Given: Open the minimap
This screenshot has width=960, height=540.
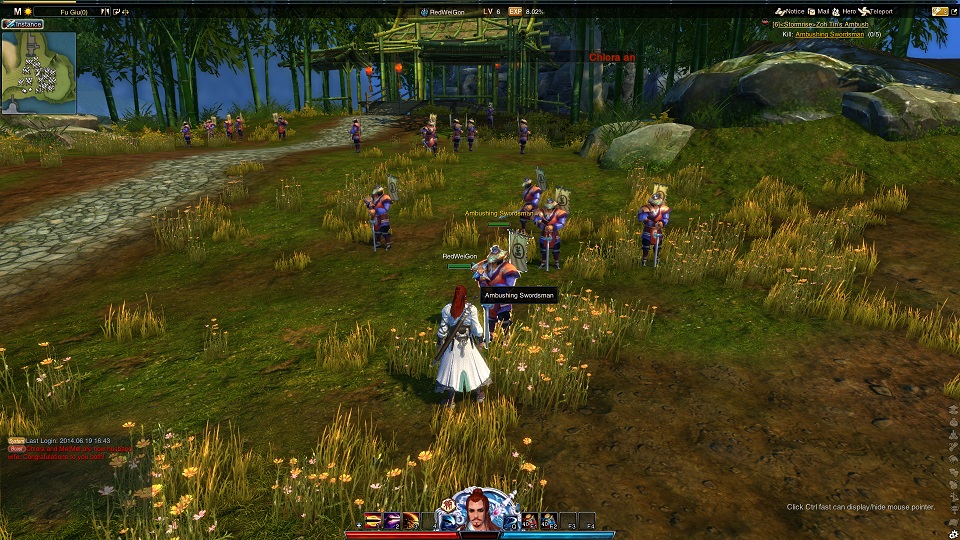Looking at the screenshot, I should click(x=39, y=72).
